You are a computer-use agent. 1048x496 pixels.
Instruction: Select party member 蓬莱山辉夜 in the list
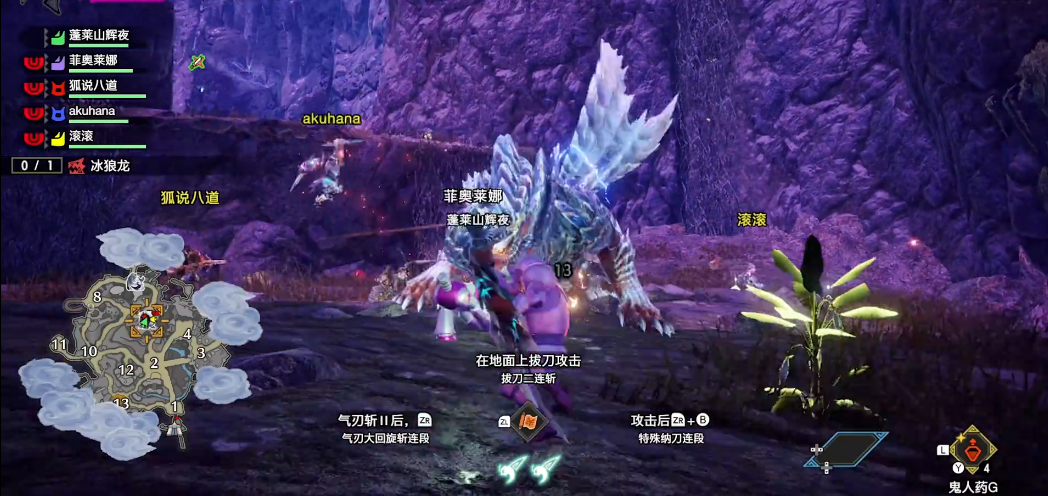[x=98, y=36]
